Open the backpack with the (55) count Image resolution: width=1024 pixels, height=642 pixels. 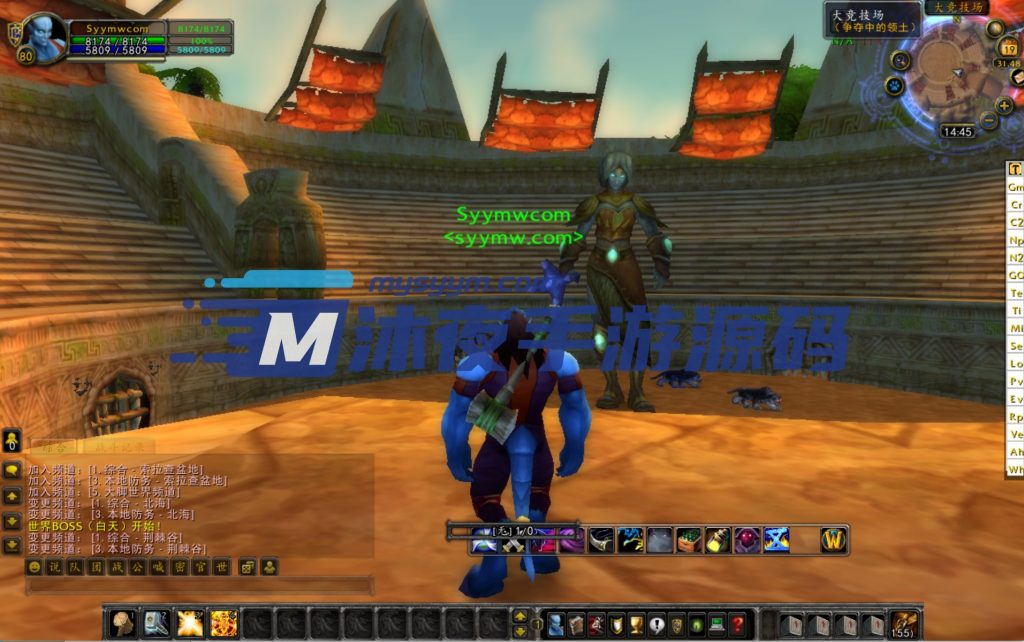(904, 624)
